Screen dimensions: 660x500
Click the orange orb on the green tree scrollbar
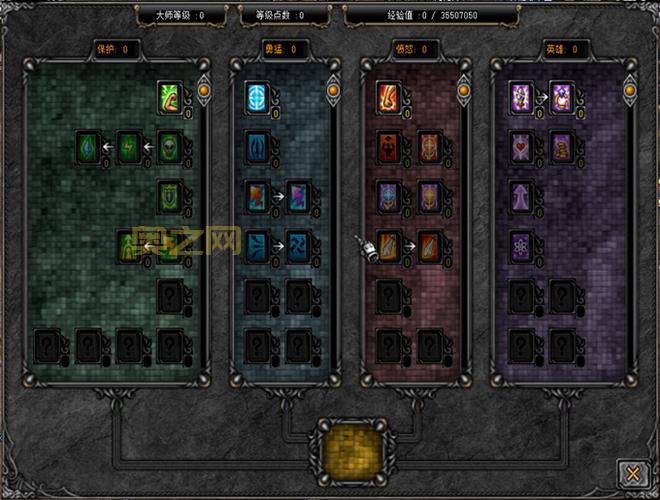(203, 91)
